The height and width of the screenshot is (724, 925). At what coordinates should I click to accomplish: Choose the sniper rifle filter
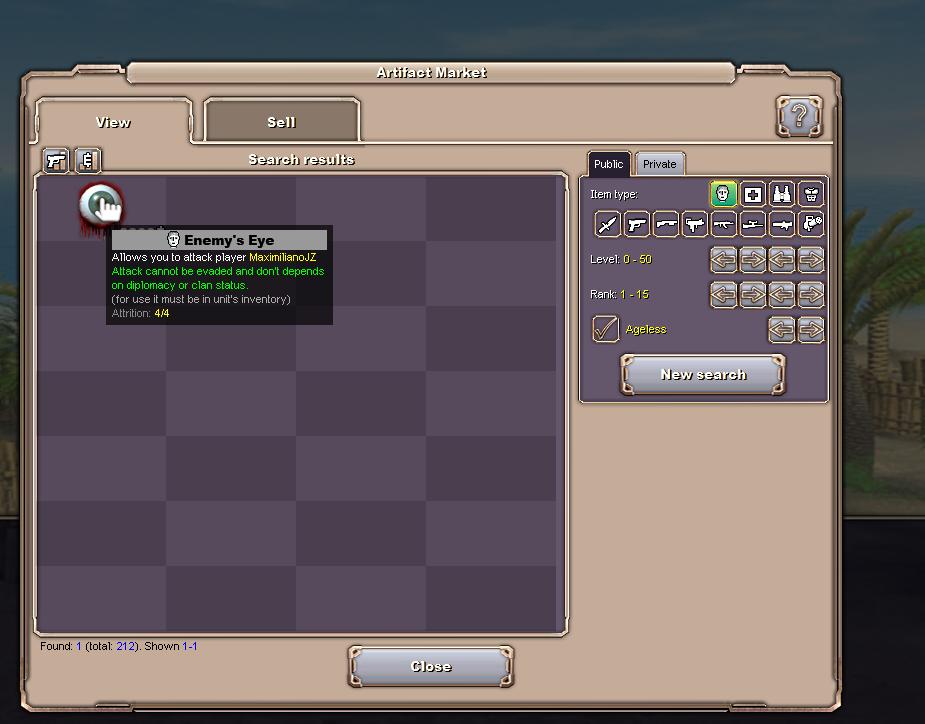pyautogui.click(x=753, y=225)
